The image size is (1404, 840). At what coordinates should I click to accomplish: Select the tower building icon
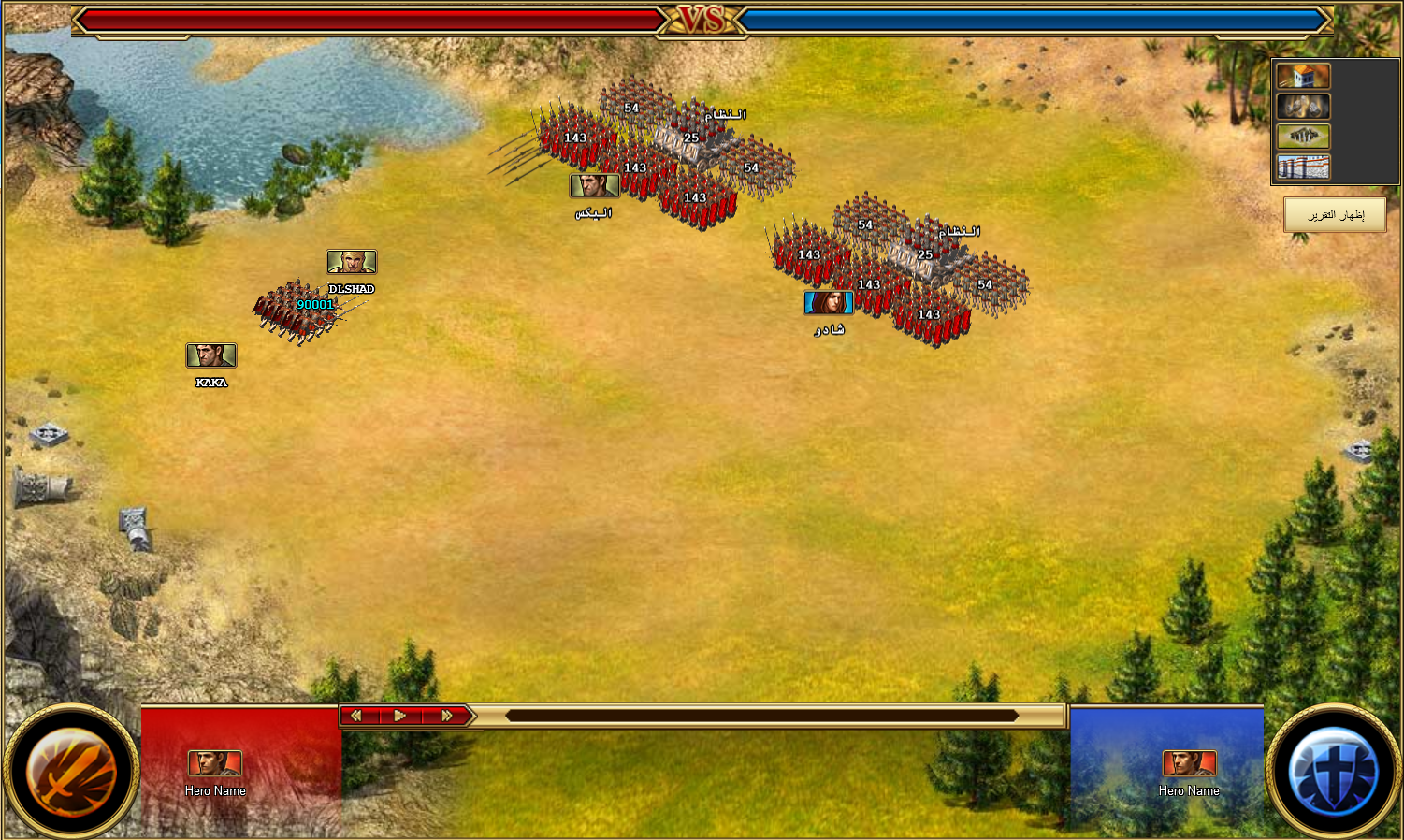pyautogui.click(x=1303, y=77)
